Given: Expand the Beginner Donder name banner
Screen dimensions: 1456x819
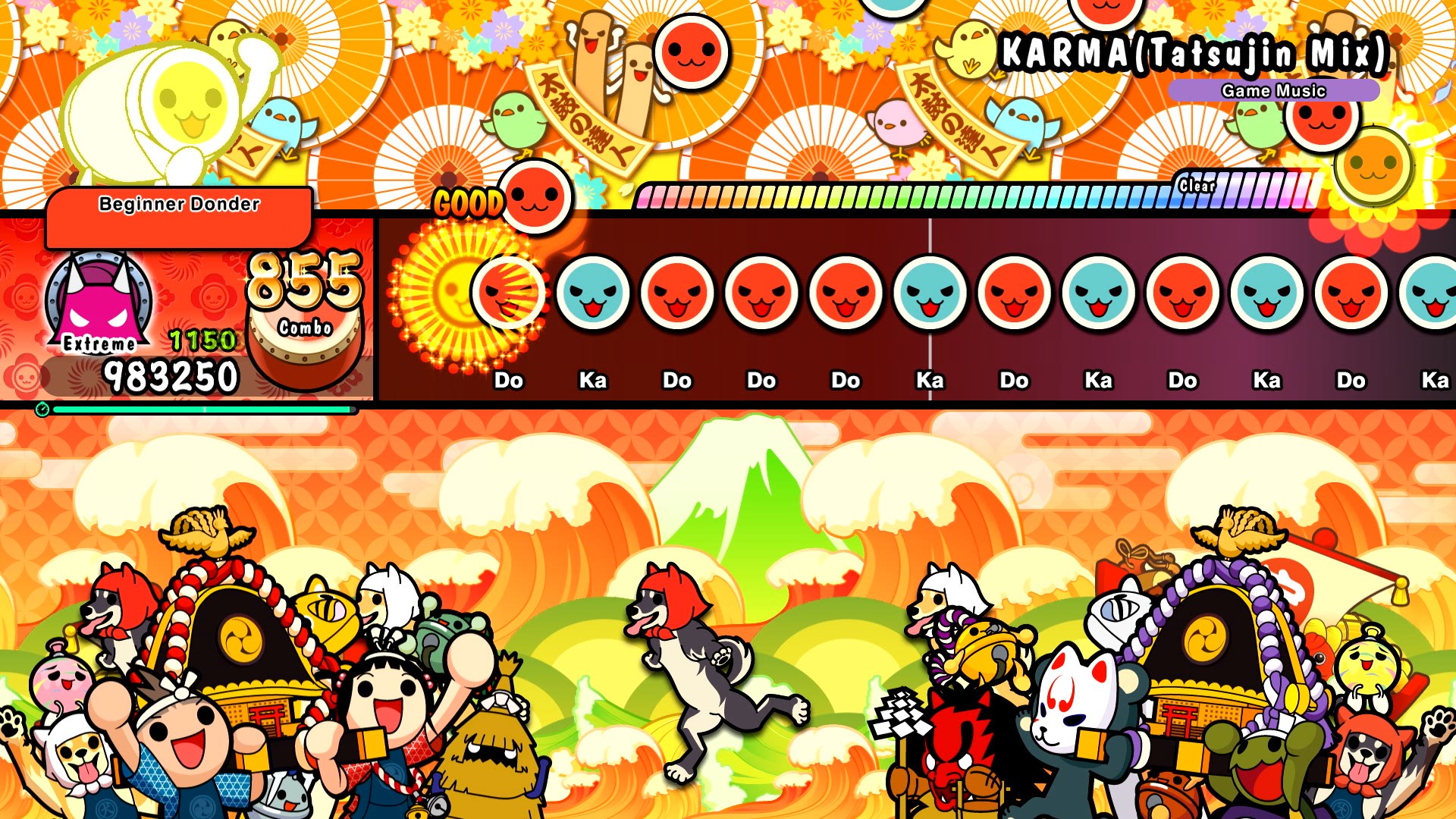Looking at the screenshot, I should [x=178, y=203].
